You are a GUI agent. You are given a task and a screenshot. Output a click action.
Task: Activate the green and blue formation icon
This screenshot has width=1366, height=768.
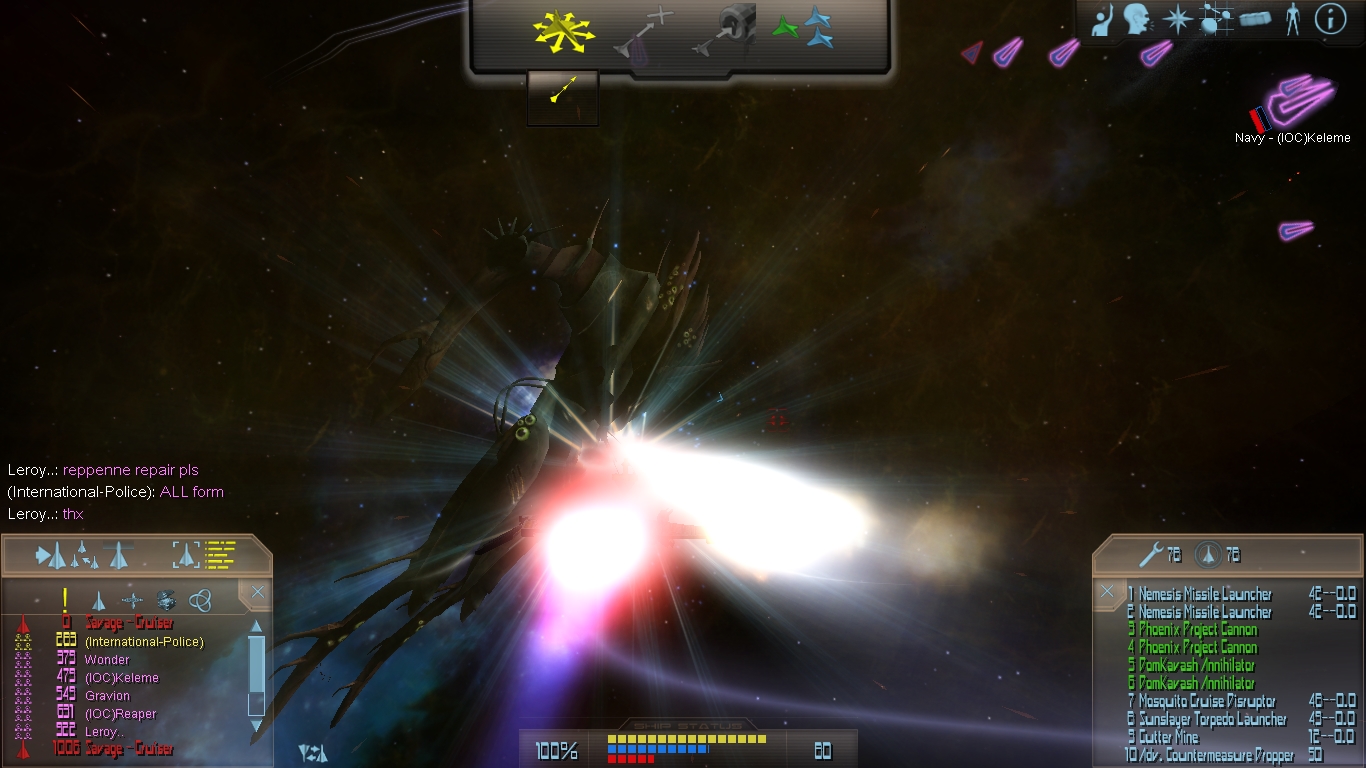(804, 30)
